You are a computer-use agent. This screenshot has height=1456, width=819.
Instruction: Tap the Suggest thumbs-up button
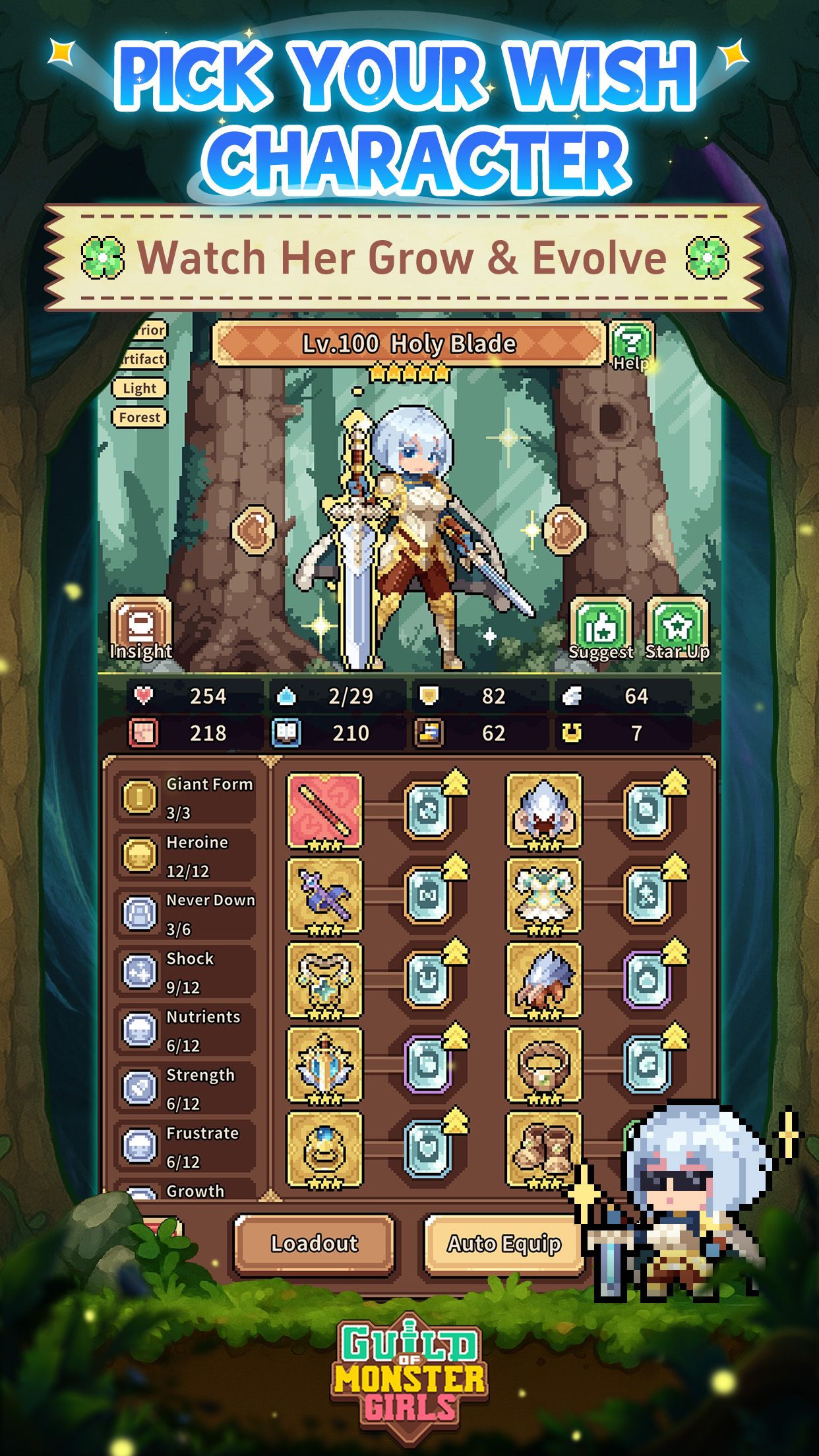(x=600, y=630)
